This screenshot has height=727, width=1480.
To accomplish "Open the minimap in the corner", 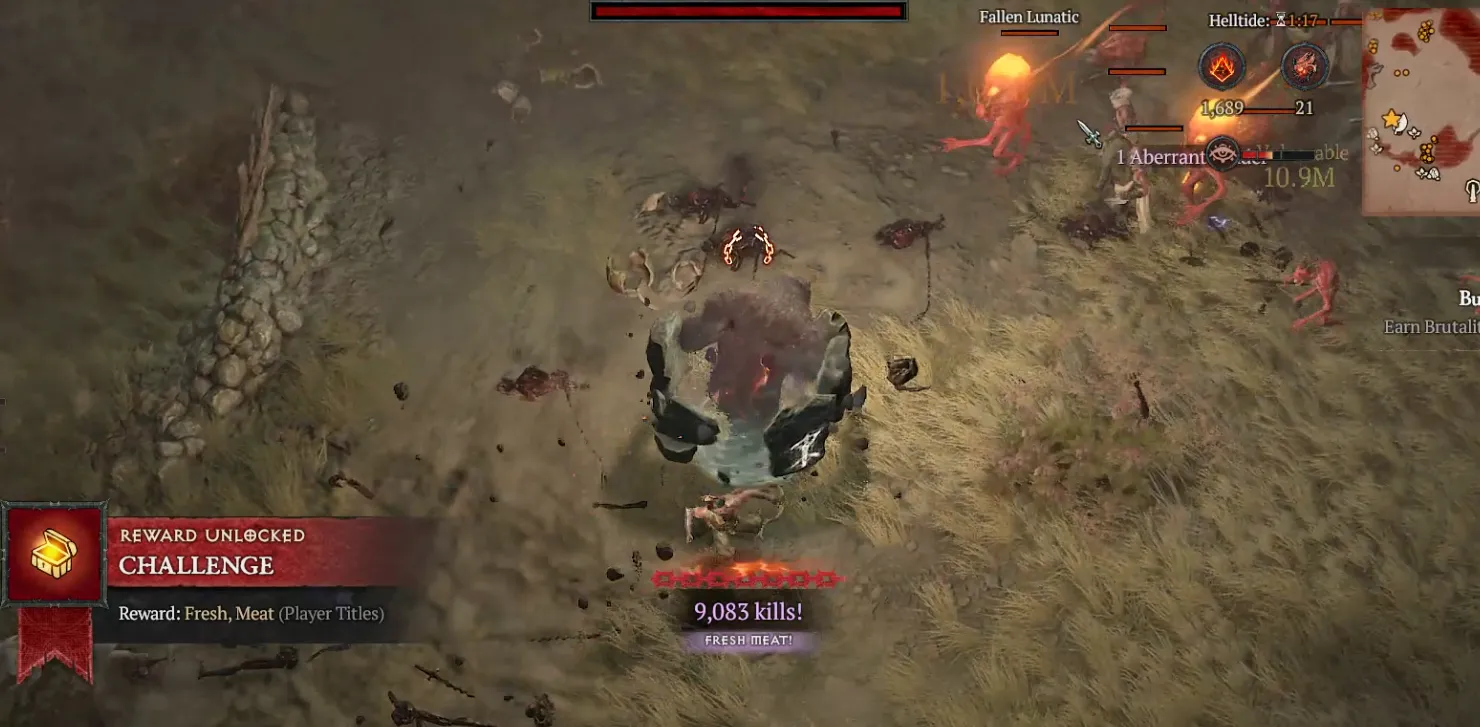I will 1422,110.
